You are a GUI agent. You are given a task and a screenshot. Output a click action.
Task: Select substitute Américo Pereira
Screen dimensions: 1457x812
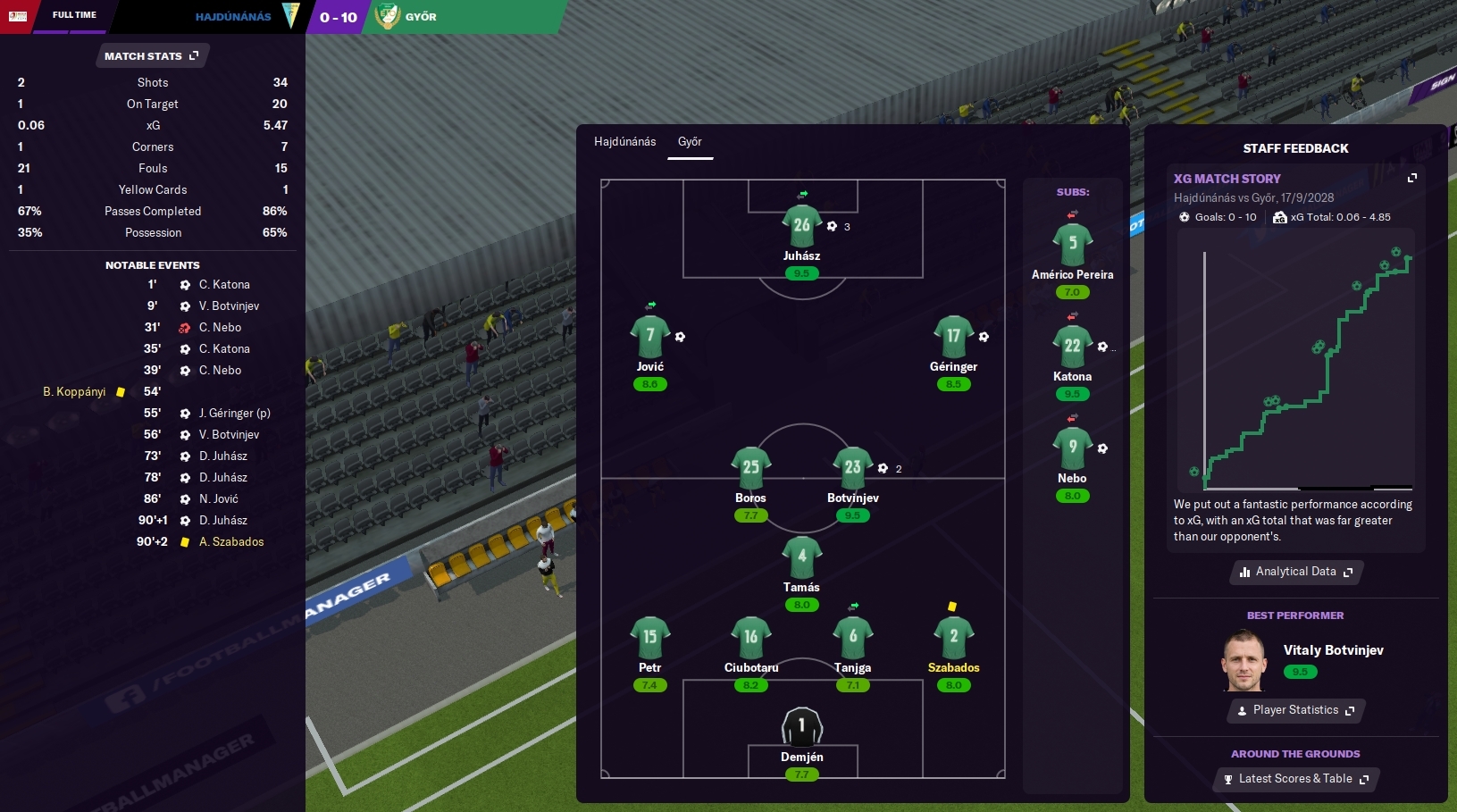click(x=1072, y=244)
